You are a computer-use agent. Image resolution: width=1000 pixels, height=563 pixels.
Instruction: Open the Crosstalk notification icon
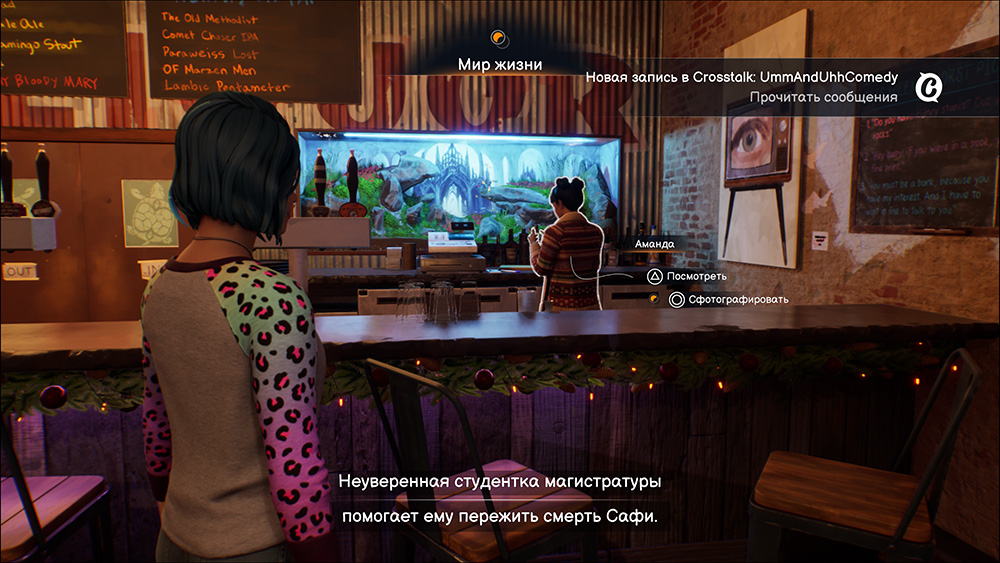click(x=929, y=88)
